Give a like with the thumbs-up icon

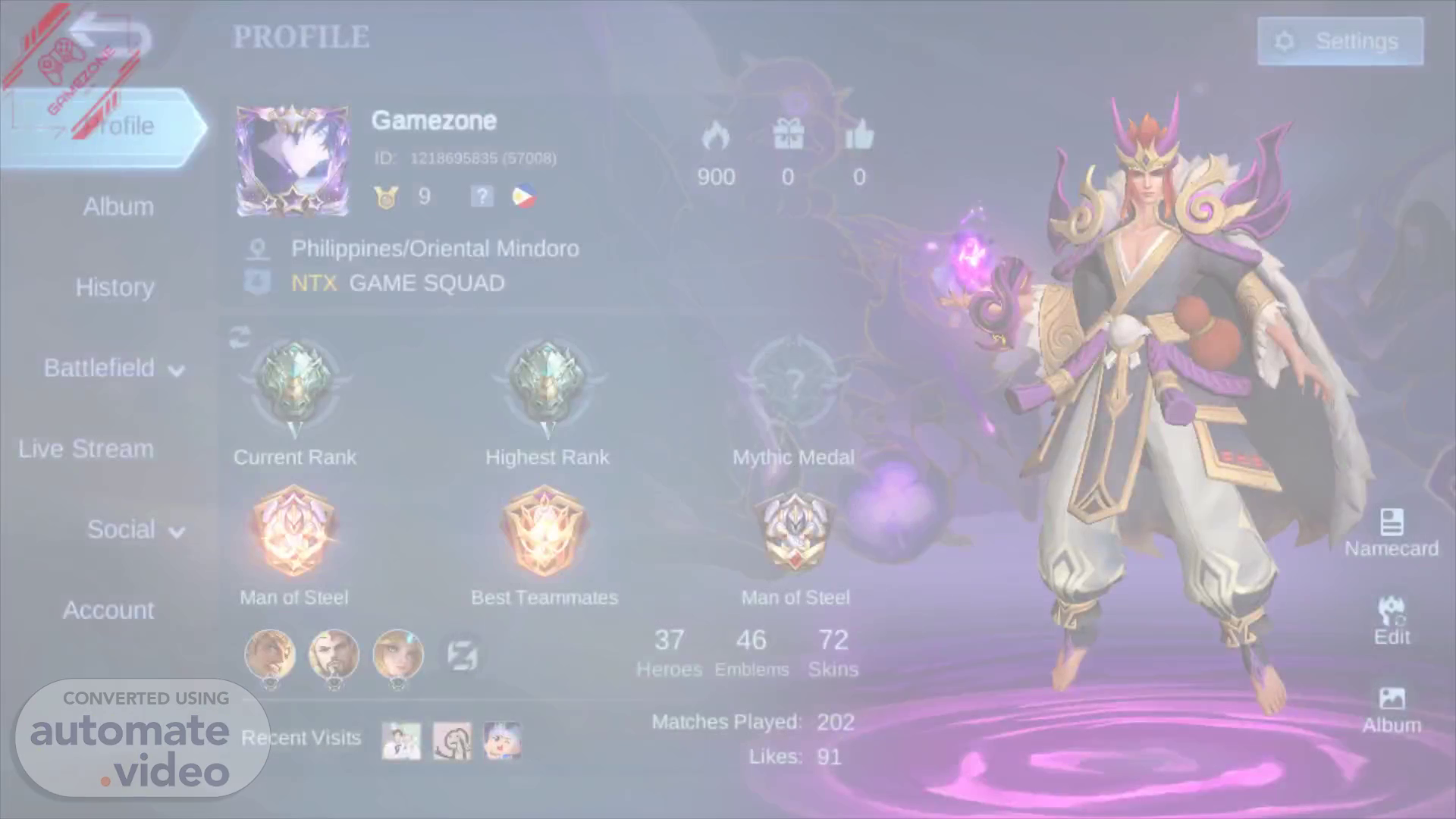[x=859, y=136]
